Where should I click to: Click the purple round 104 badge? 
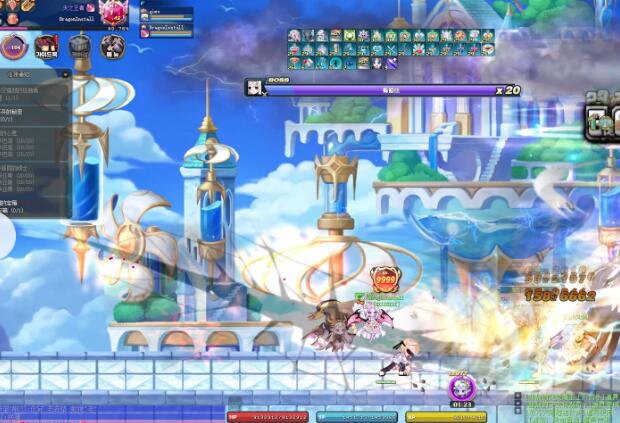[14, 46]
